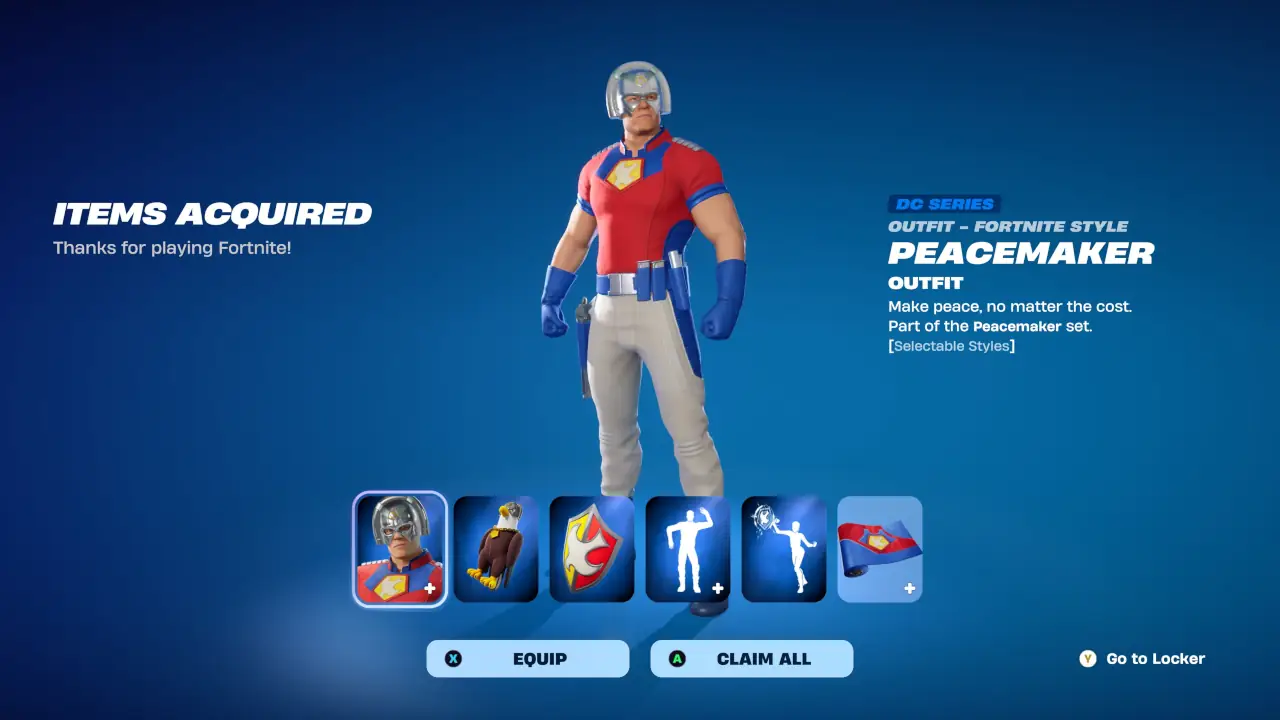Select the Eagly back bling item
1280x720 pixels.
[x=495, y=548]
